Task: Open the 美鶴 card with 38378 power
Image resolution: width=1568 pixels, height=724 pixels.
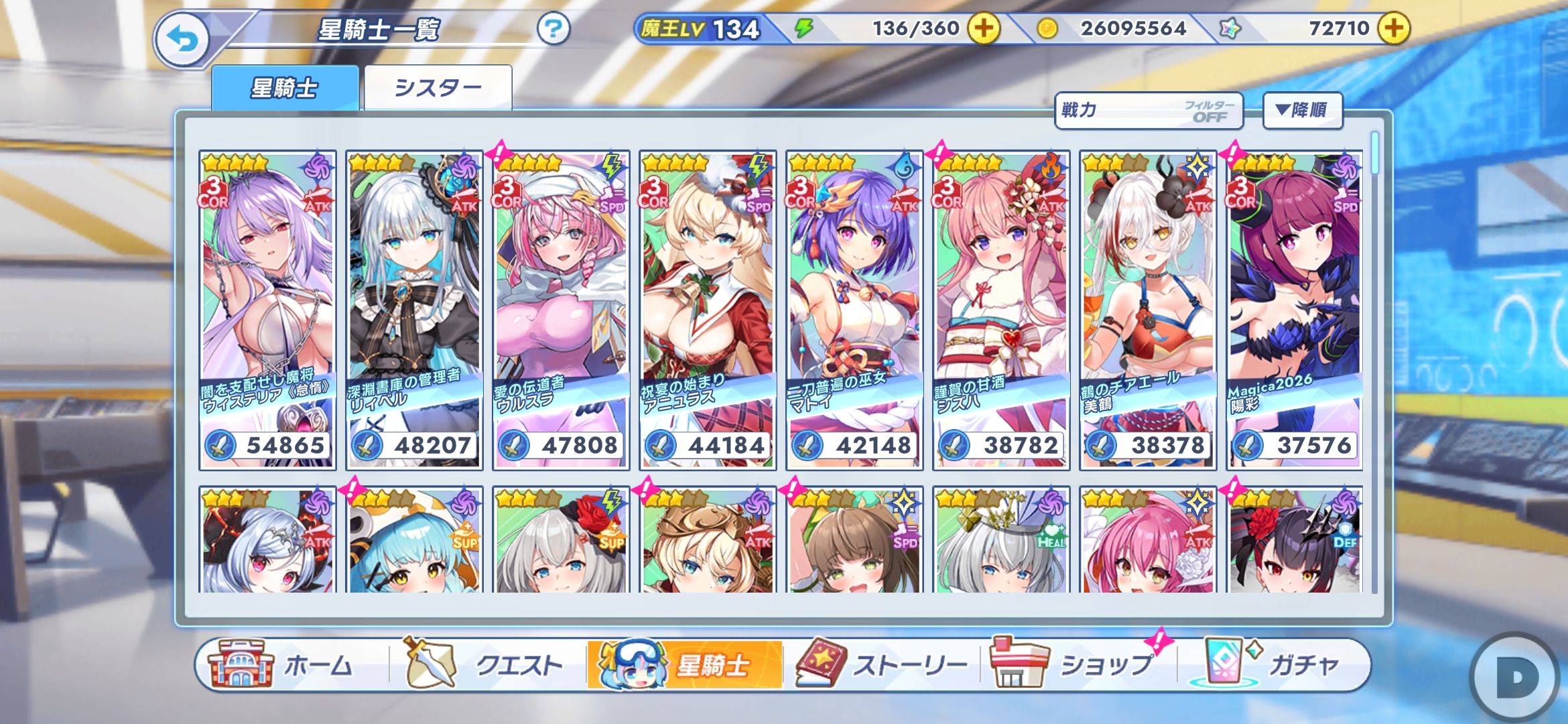Action: [x=1148, y=310]
